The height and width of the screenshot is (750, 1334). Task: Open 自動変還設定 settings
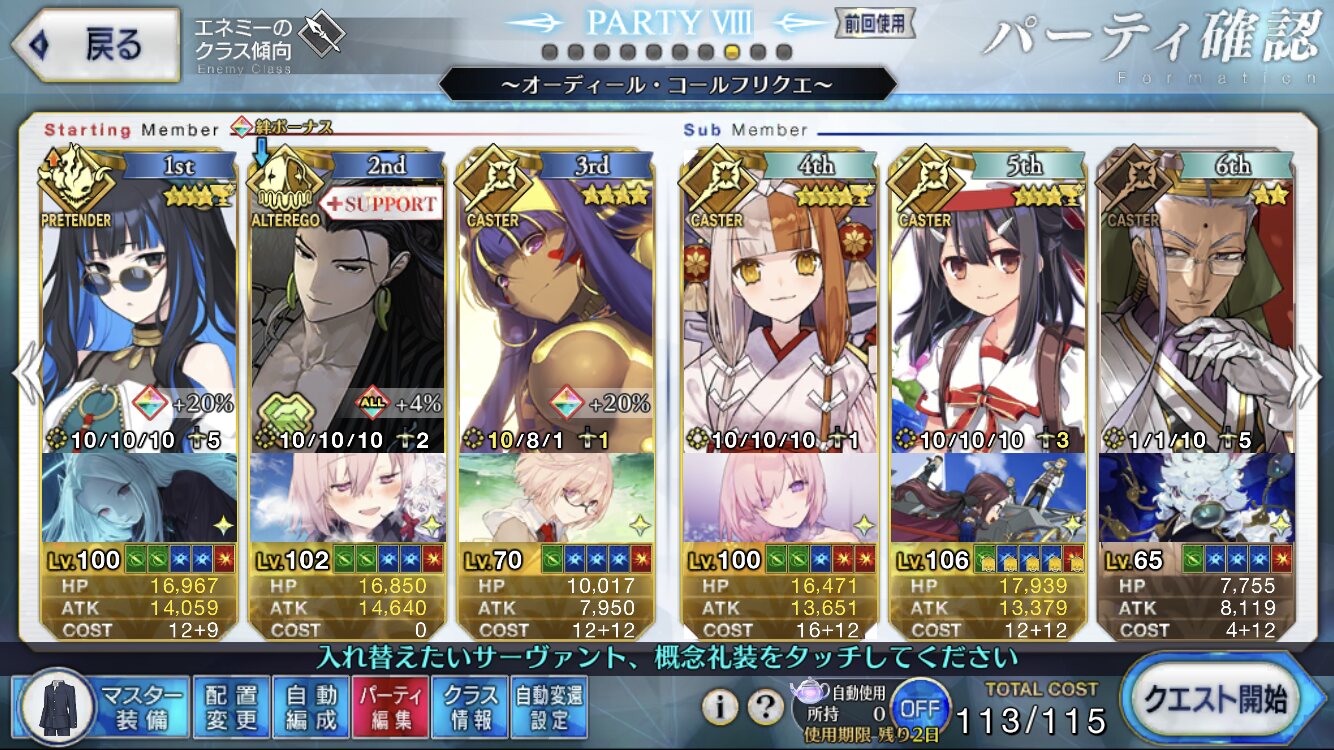[x=549, y=706]
